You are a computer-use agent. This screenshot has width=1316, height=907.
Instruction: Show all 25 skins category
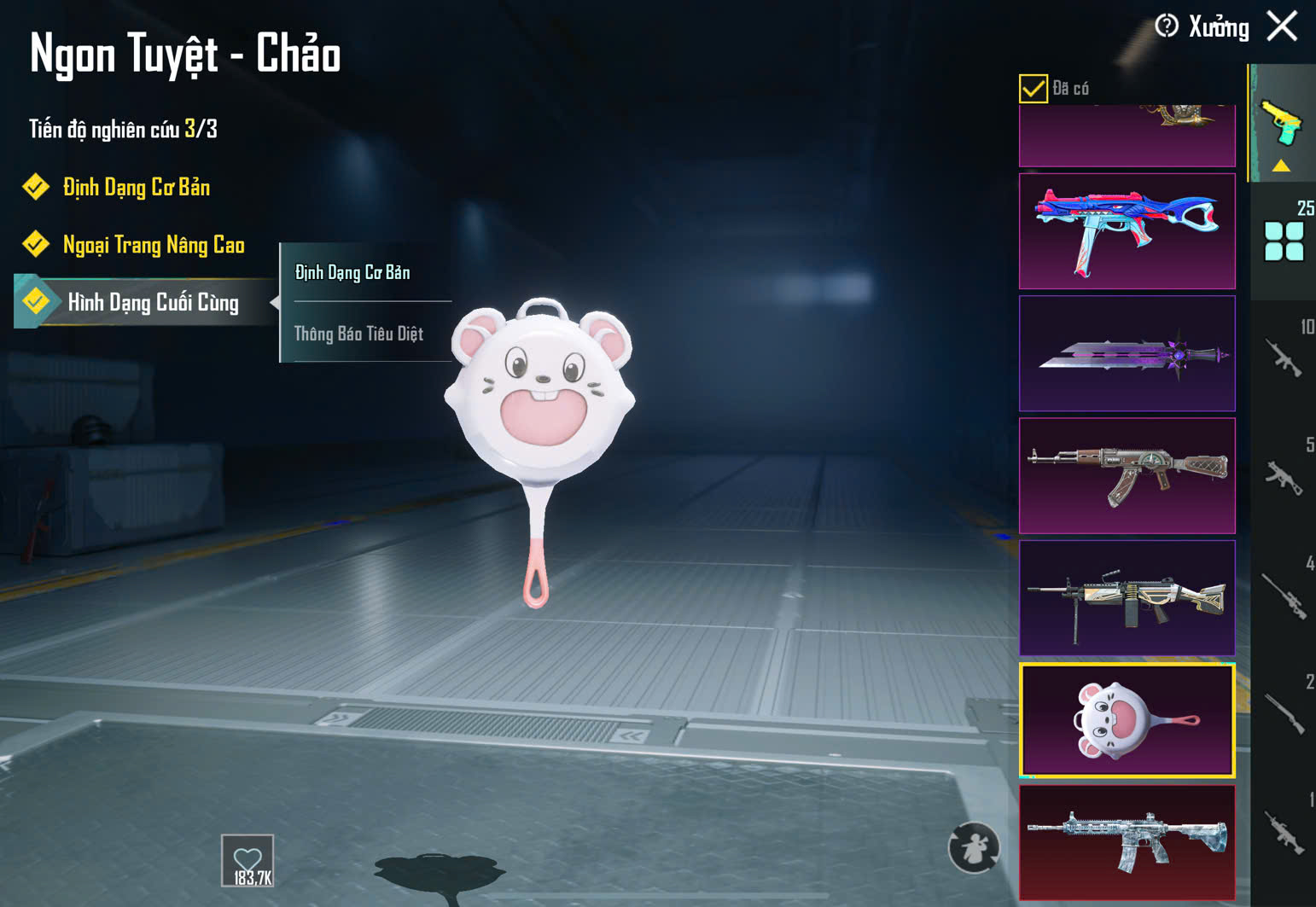click(x=1284, y=241)
